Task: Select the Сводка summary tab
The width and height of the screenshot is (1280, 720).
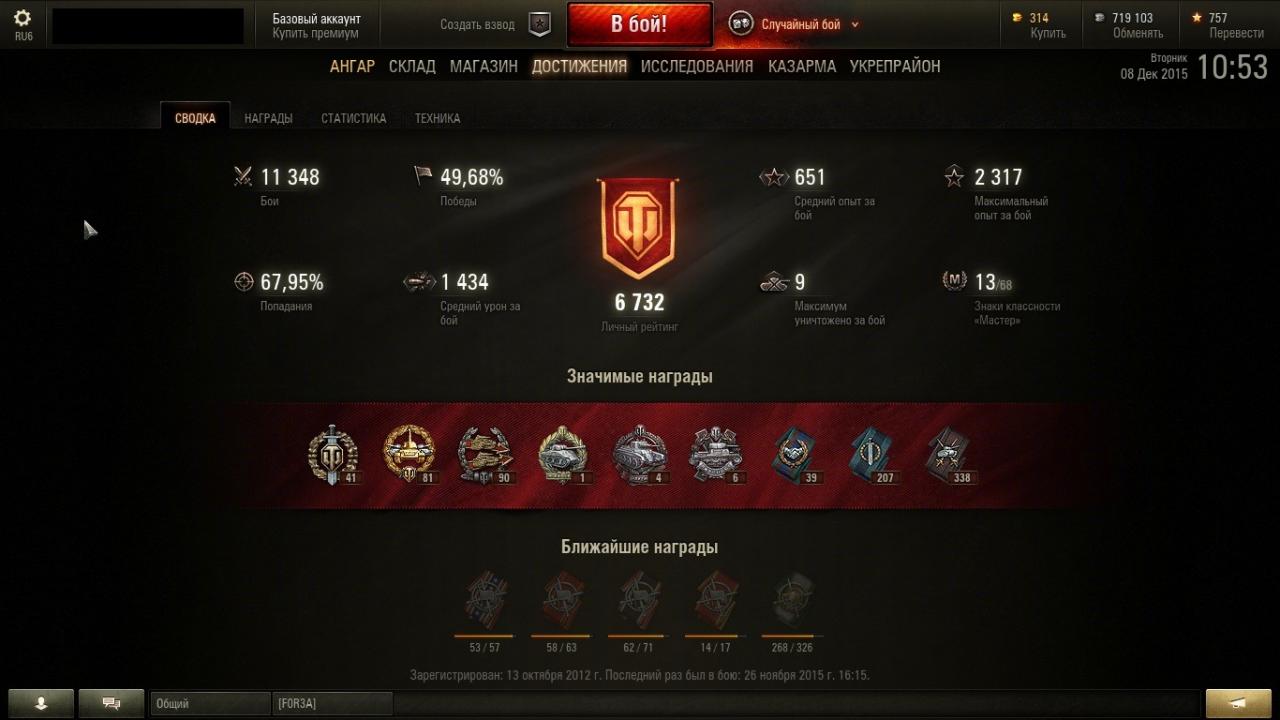Action: coord(195,118)
